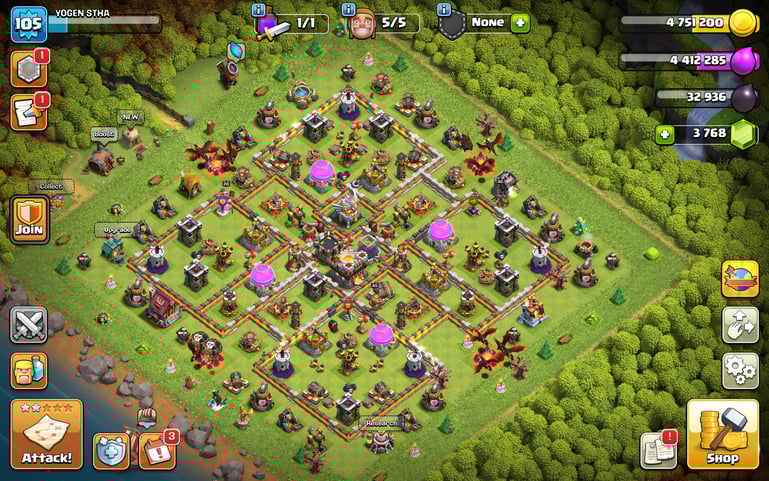The image size is (769, 481).
Task: Buy more gems with the green plus
Action: (x=665, y=133)
